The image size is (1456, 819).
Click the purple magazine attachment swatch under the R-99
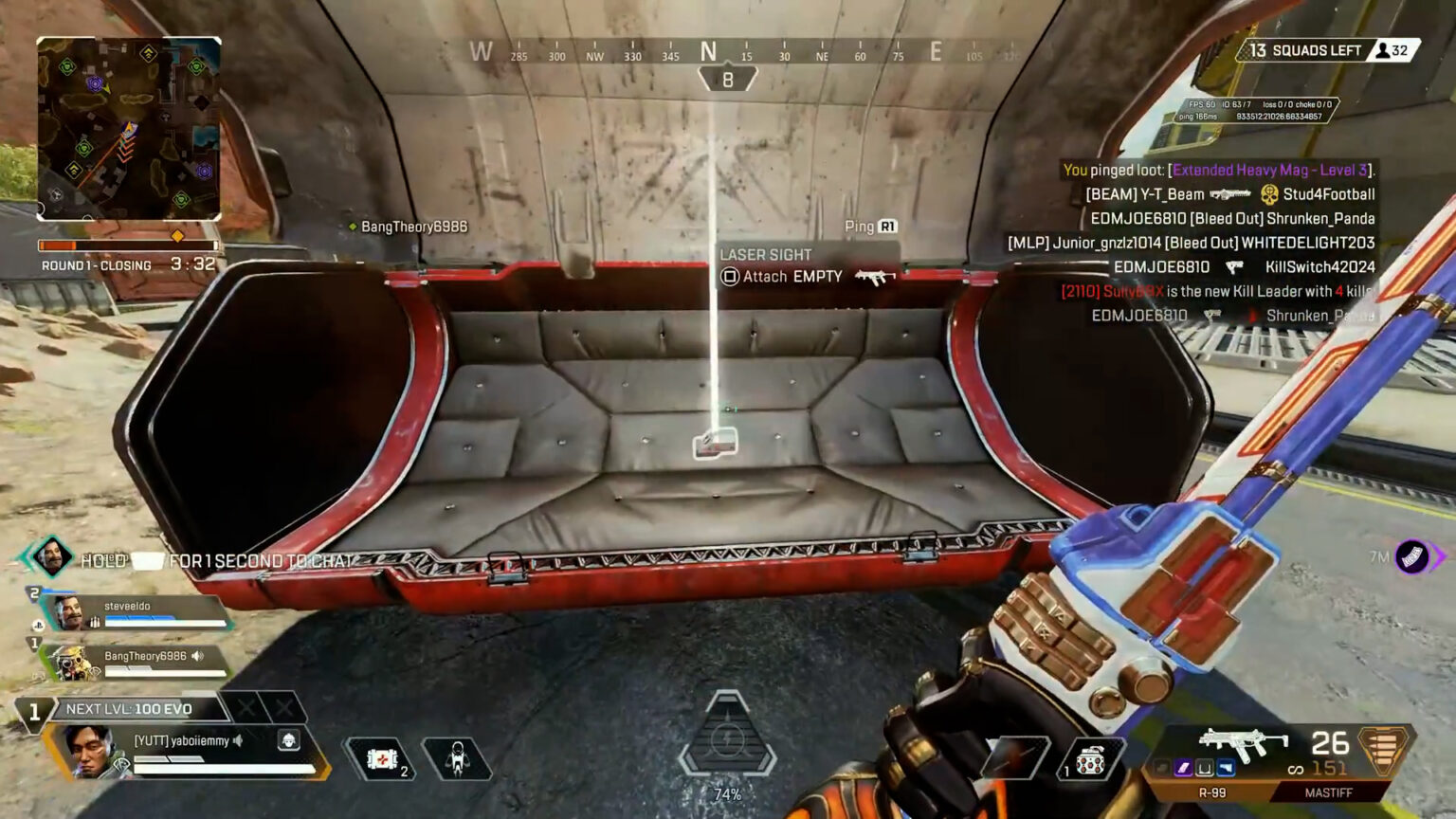click(1185, 768)
